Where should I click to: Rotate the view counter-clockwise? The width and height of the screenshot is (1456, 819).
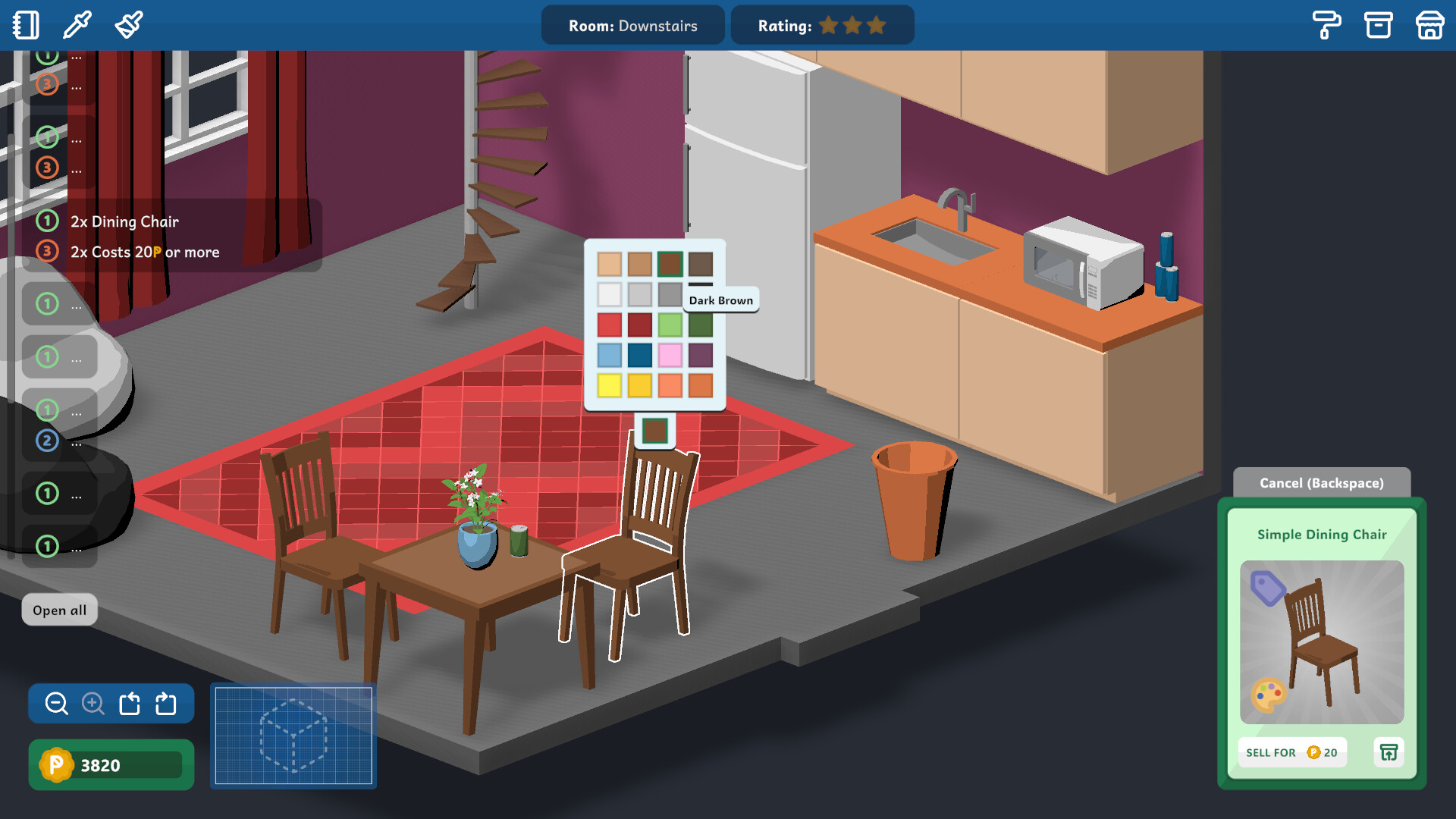tap(129, 704)
